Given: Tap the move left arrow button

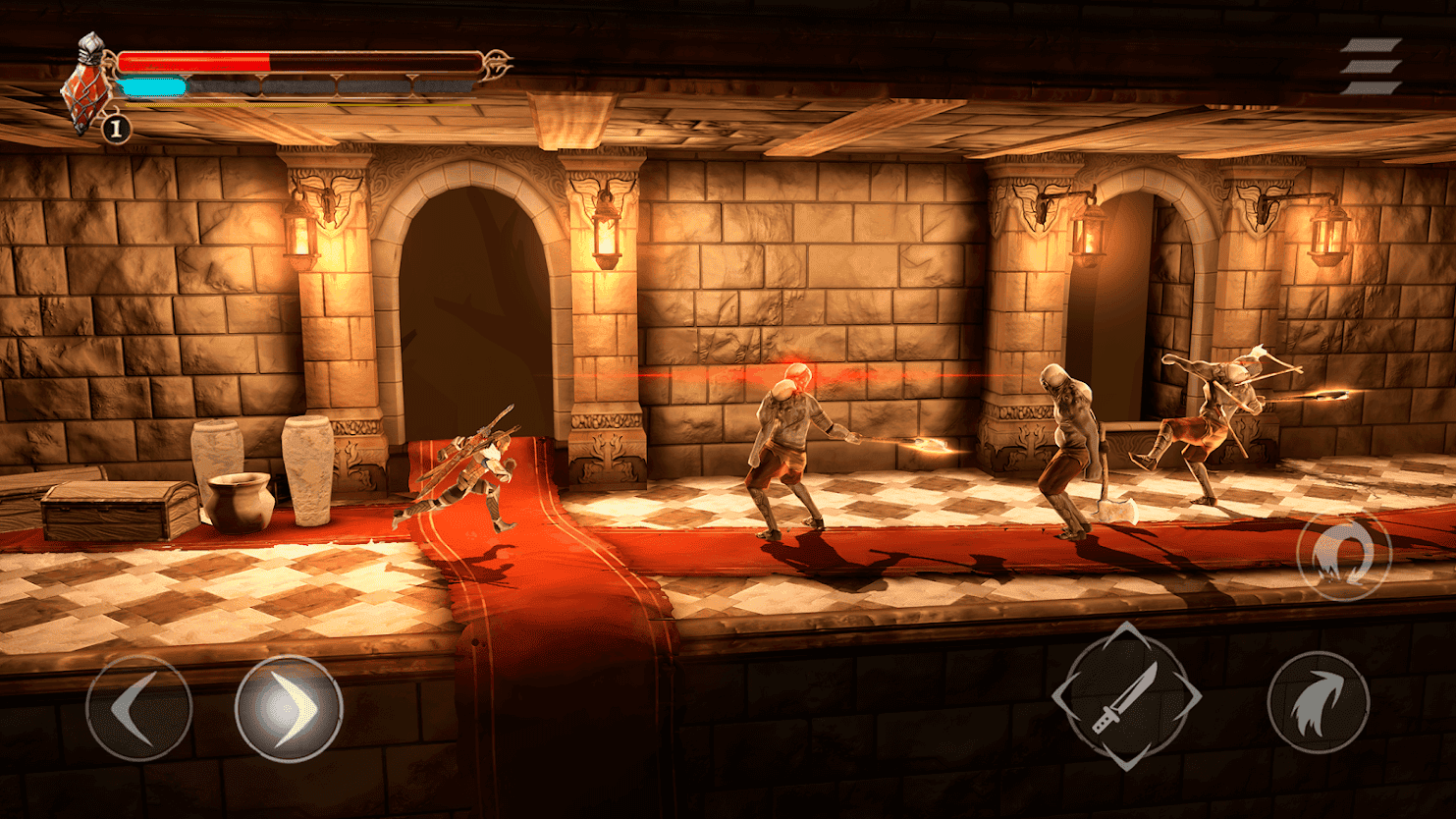Looking at the screenshot, I should pos(138,708).
